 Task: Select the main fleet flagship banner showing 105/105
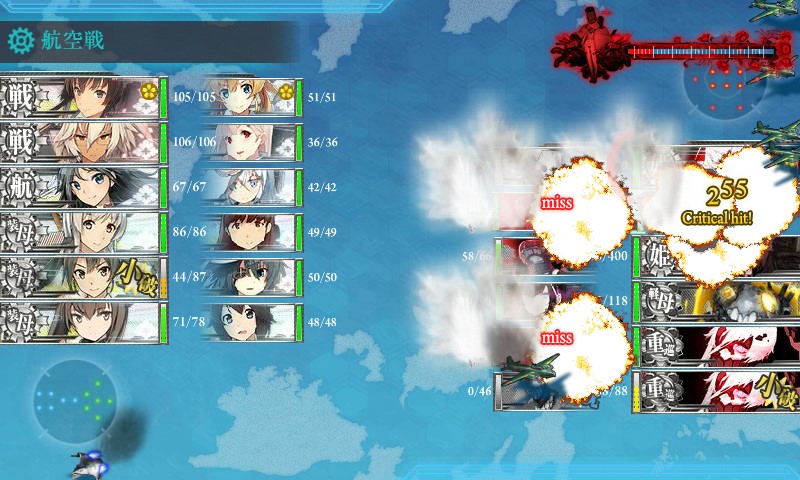point(82,97)
